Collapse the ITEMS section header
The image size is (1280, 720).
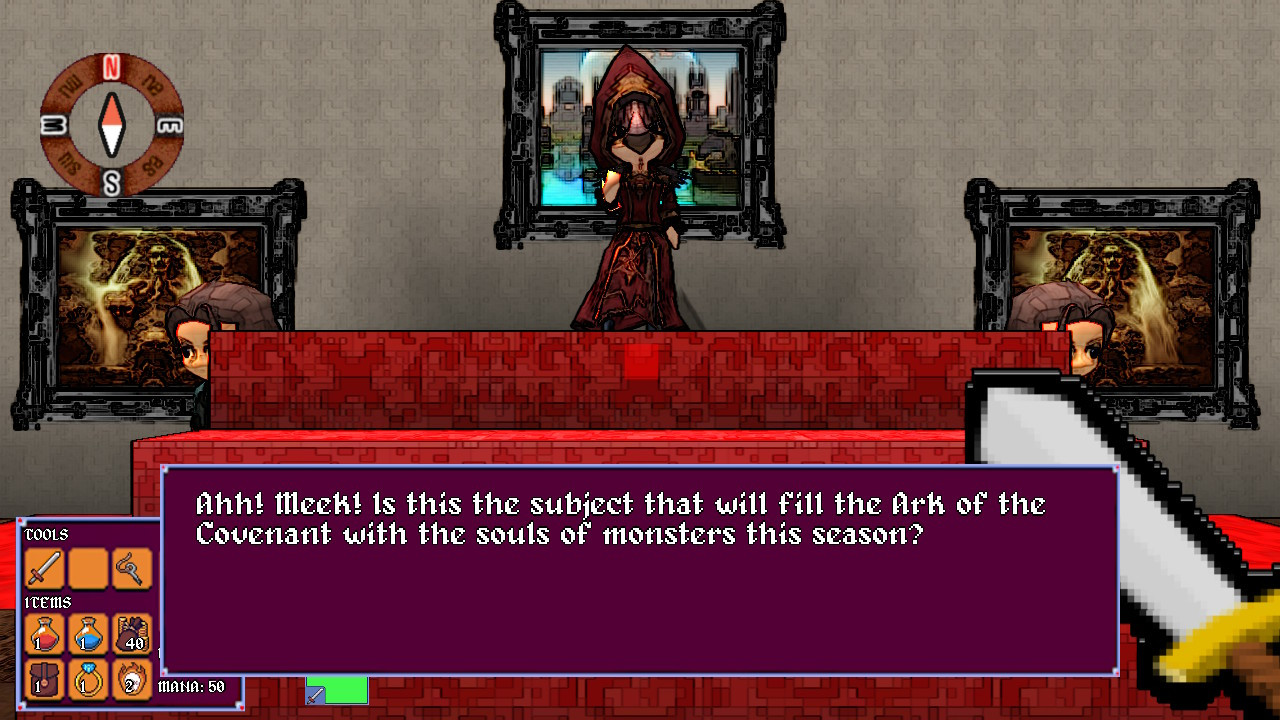point(46,602)
